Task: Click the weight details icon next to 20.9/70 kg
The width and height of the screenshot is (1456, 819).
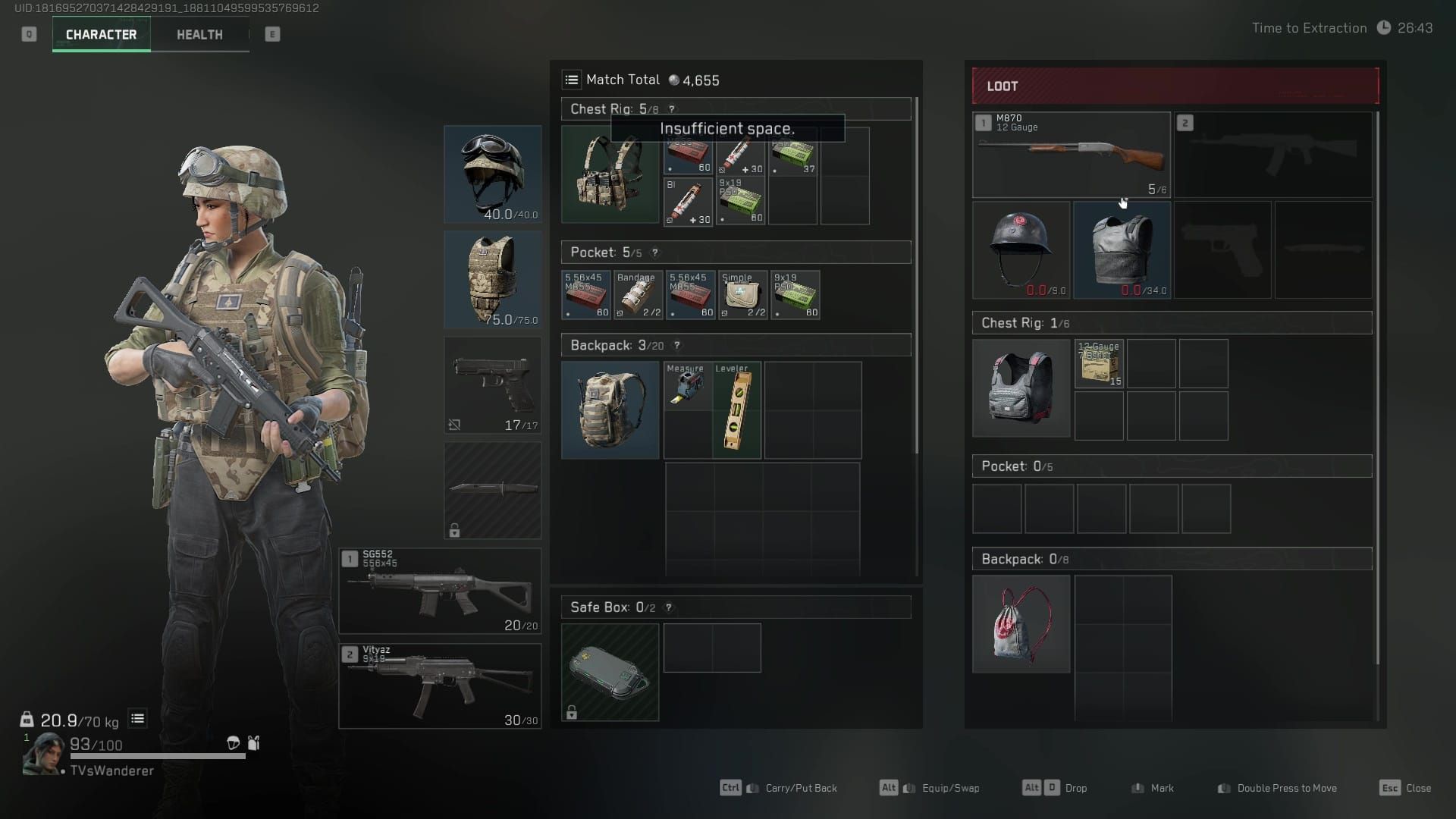Action: click(137, 718)
